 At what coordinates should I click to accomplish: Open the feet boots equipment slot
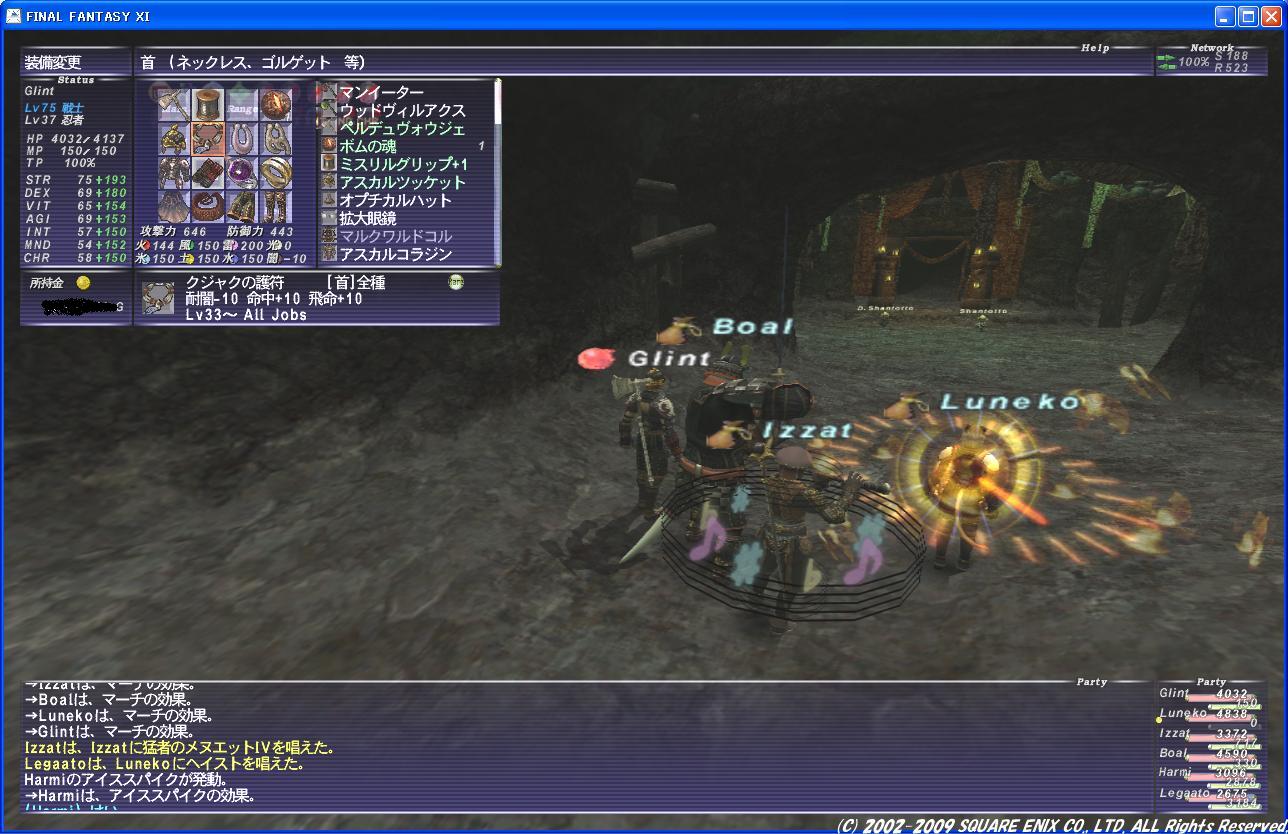pyautogui.click(x=275, y=206)
